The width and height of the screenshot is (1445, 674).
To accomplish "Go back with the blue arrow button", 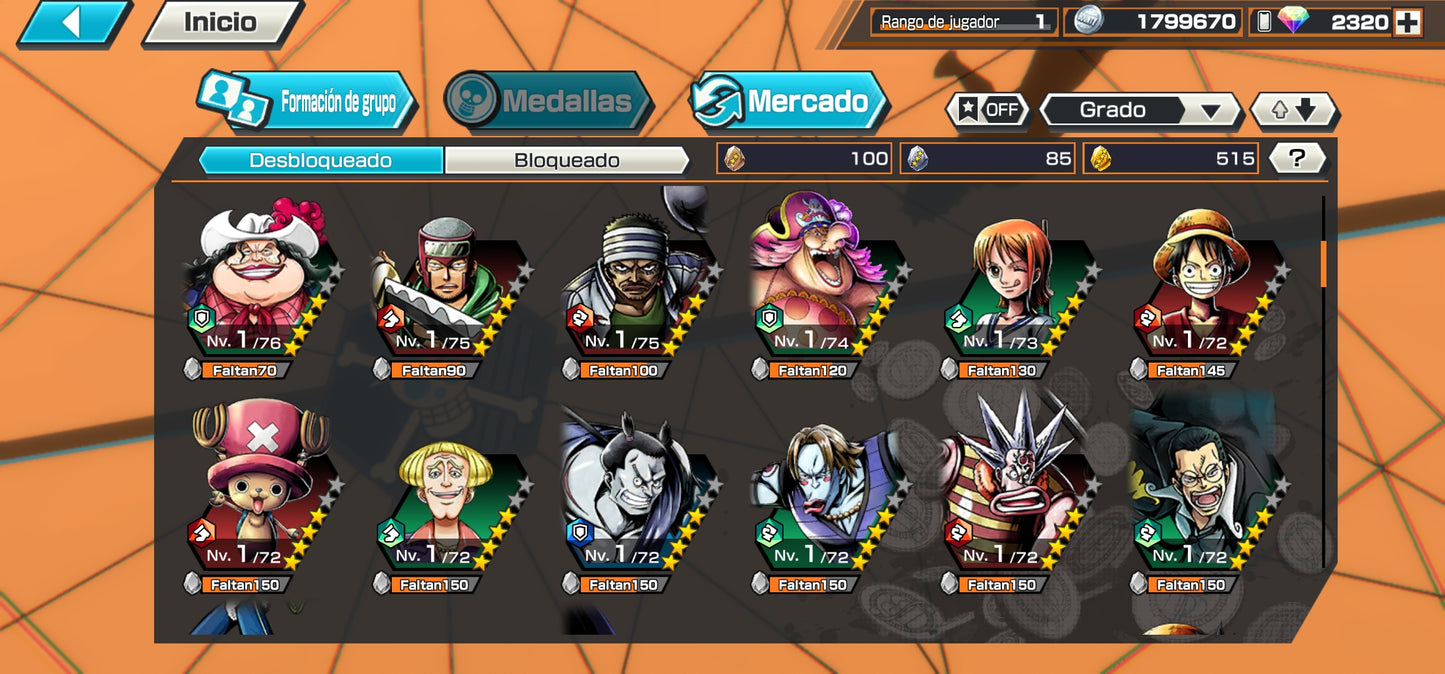I will [73, 23].
